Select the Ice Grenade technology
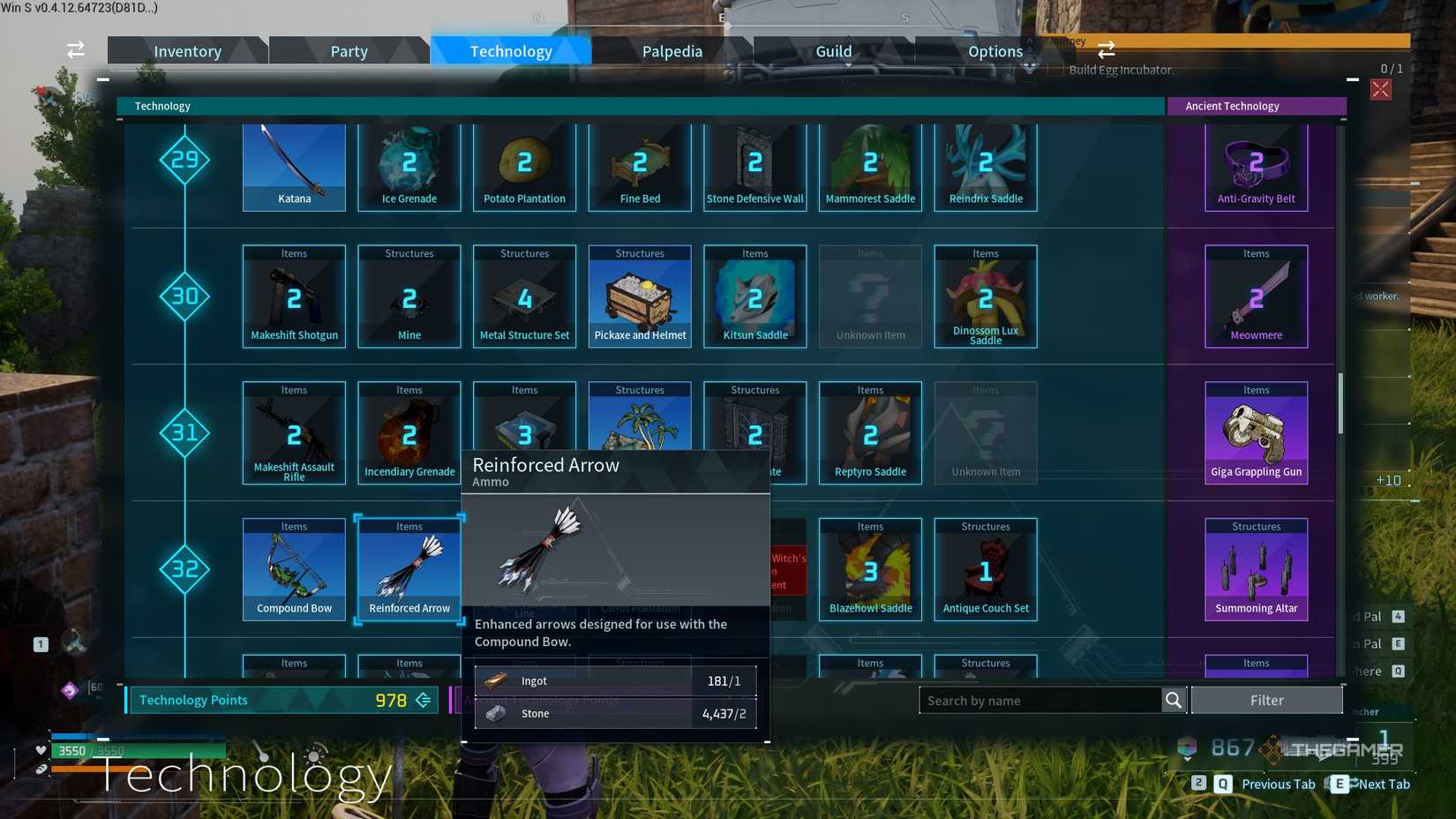This screenshot has height=819, width=1456. click(x=409, y=168)
